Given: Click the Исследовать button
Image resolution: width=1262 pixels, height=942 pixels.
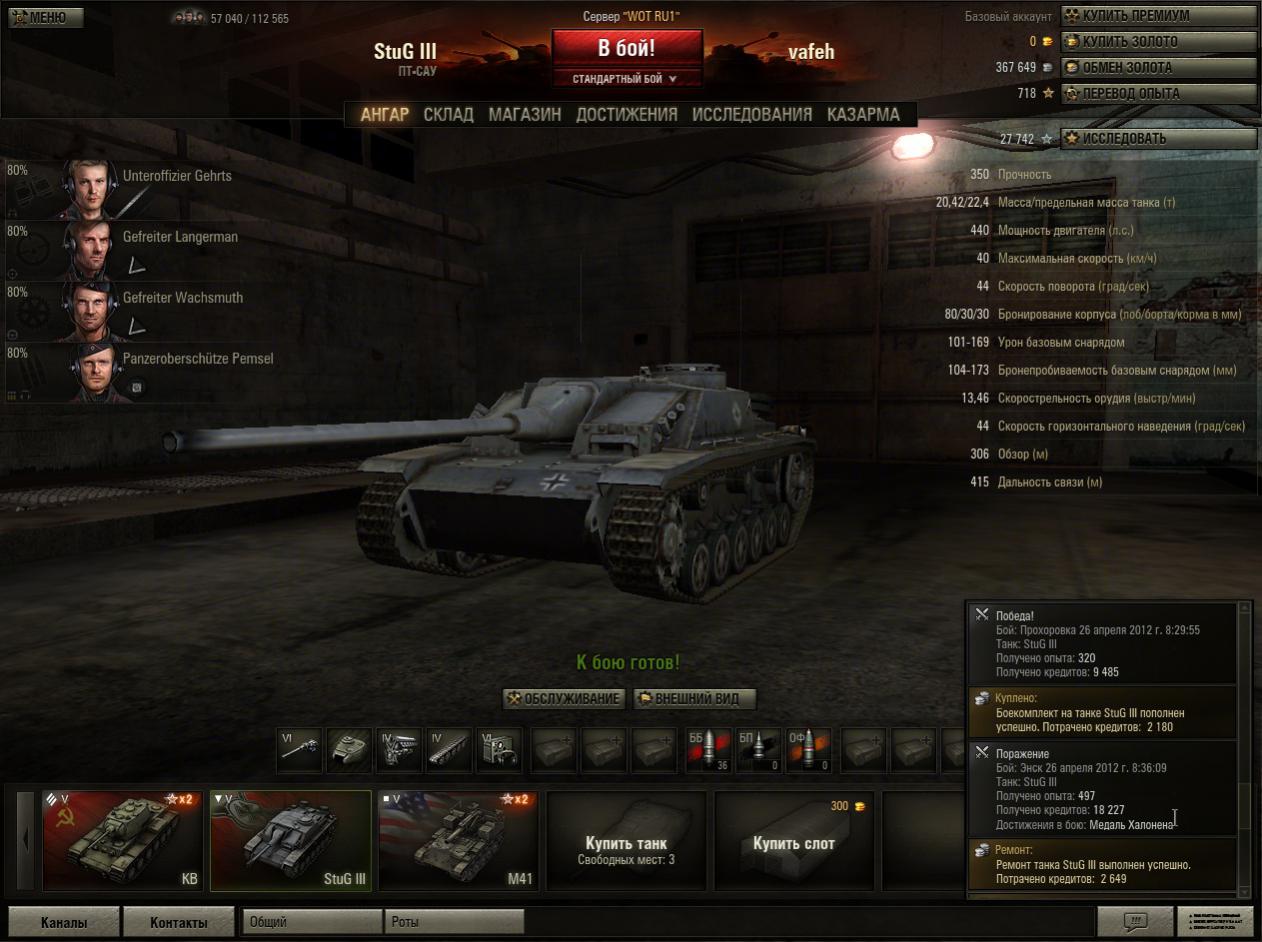Looking at the screenshot, I should (1158, 139).
